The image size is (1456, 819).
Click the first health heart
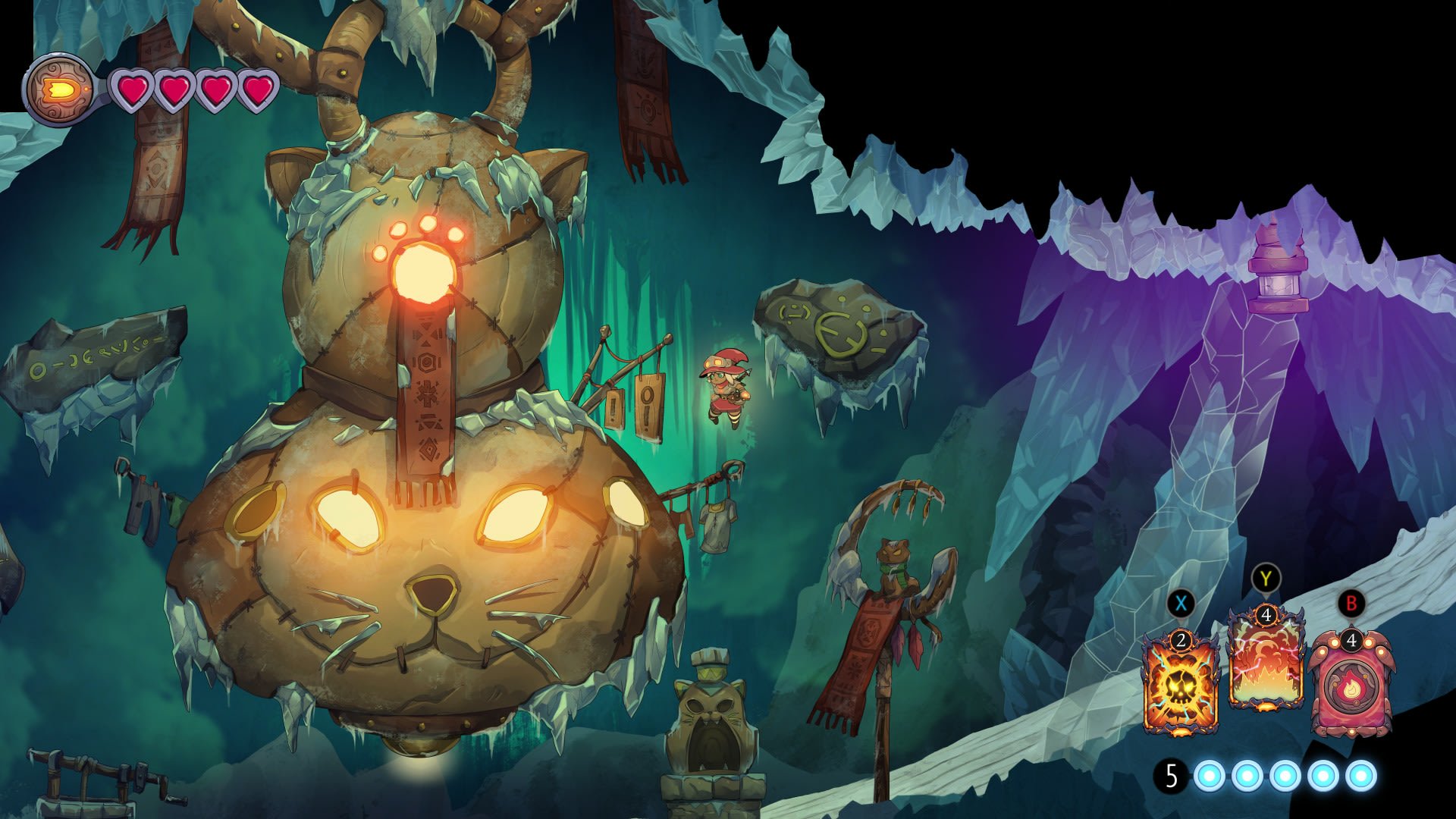click(134, 89)
